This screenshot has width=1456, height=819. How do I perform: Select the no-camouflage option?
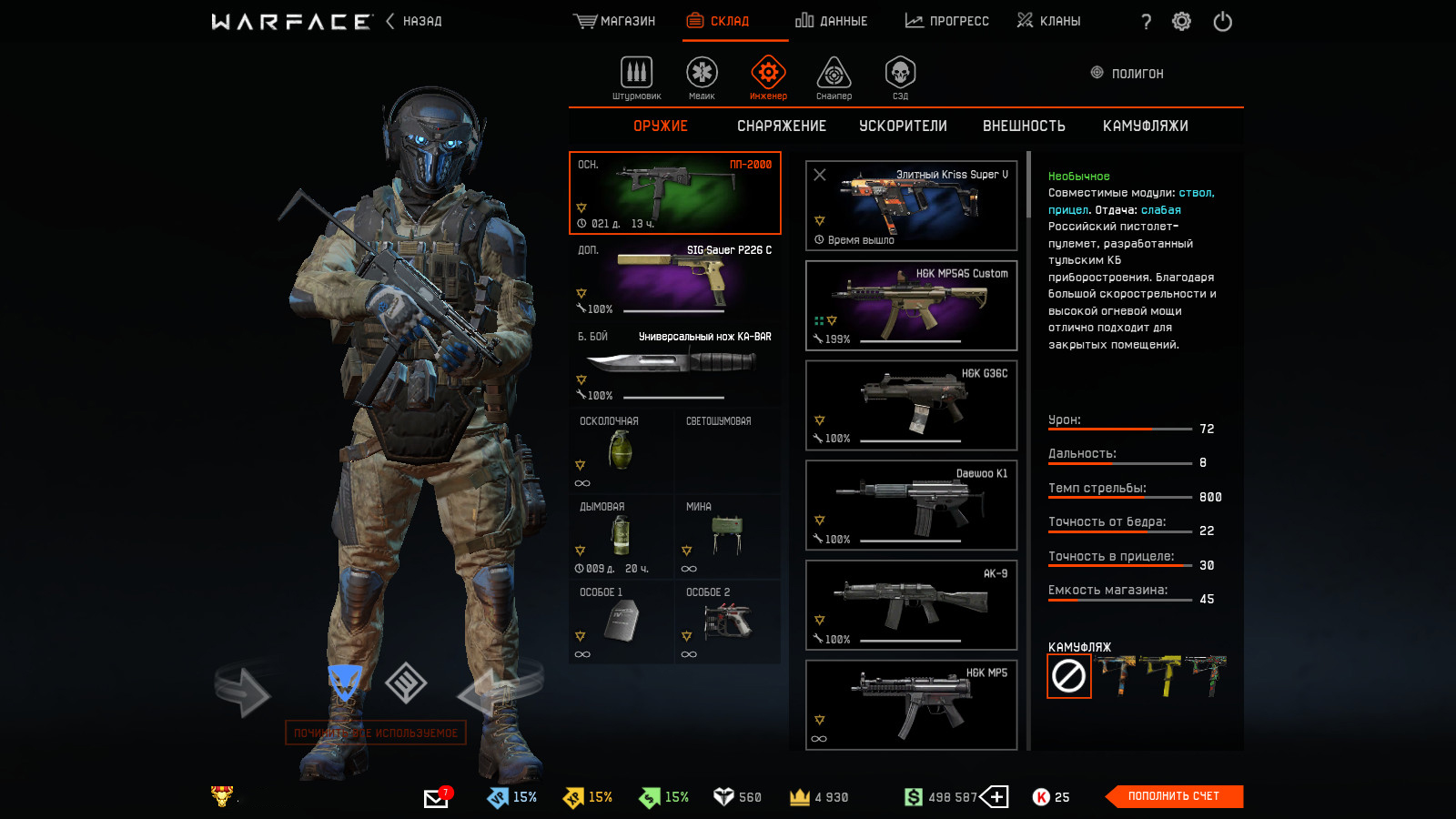pos(1068,676)
